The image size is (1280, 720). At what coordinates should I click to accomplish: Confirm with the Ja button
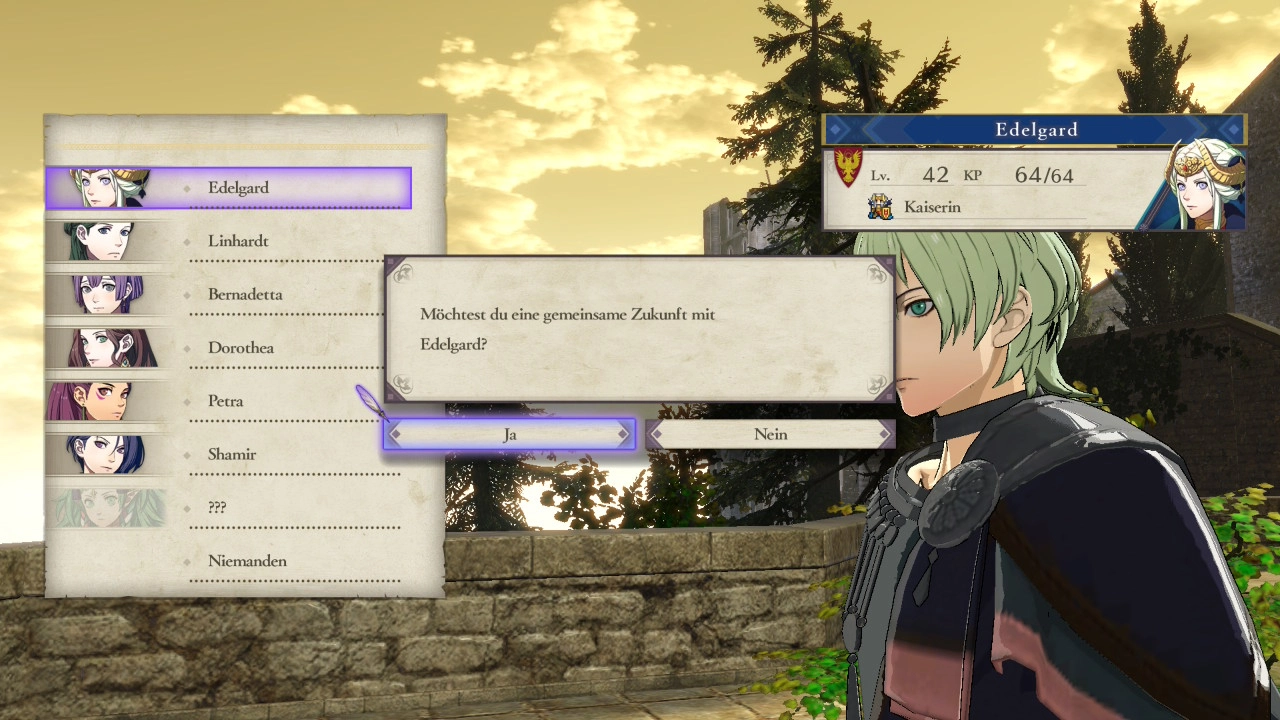pyautogui.click(x=509, y=434)
